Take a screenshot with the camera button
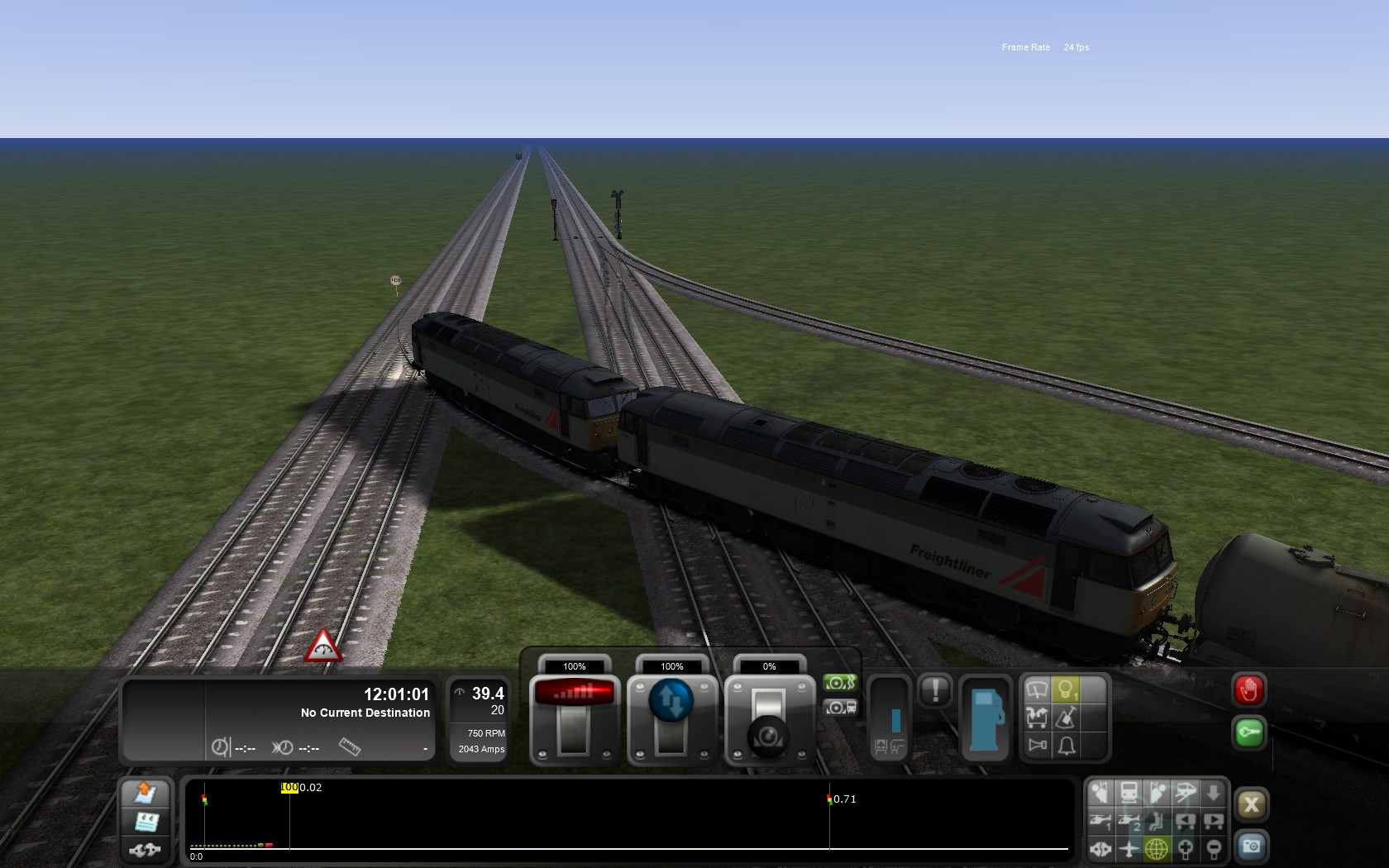1389x868 pixels. click(x=1251, y=847)
